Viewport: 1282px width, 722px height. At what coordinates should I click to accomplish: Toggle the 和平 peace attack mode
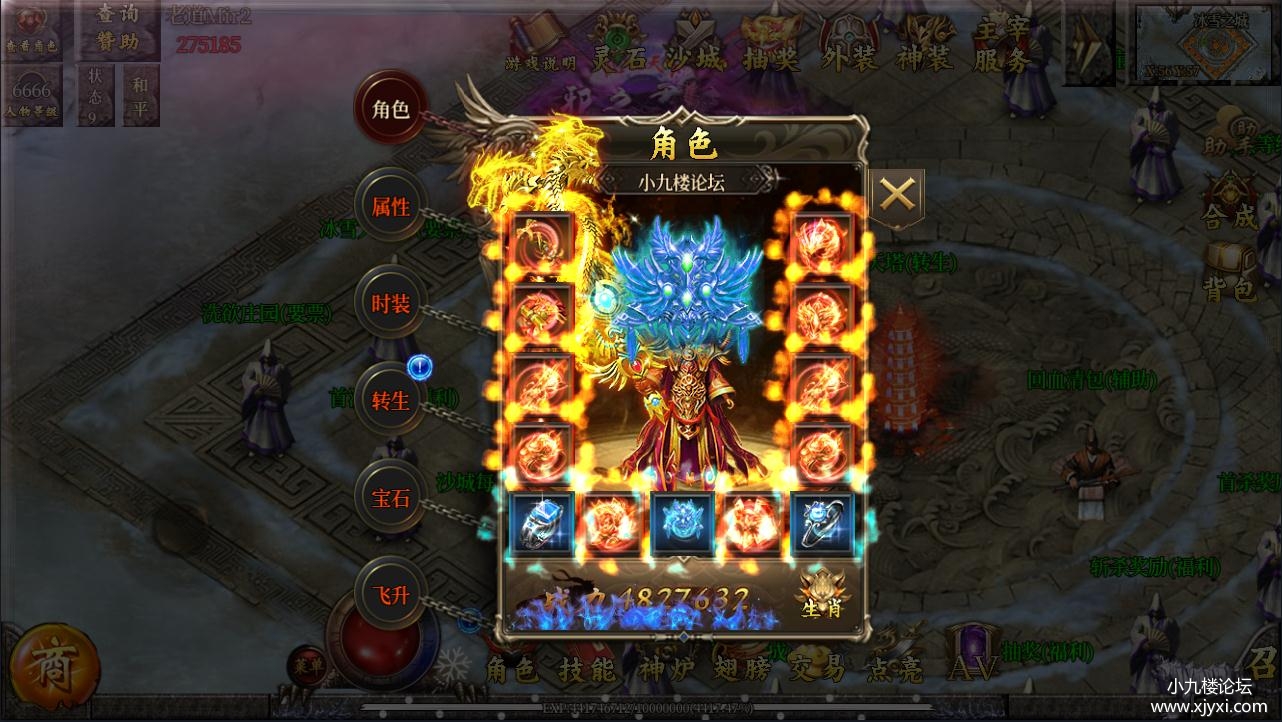(x=140, y=95)
